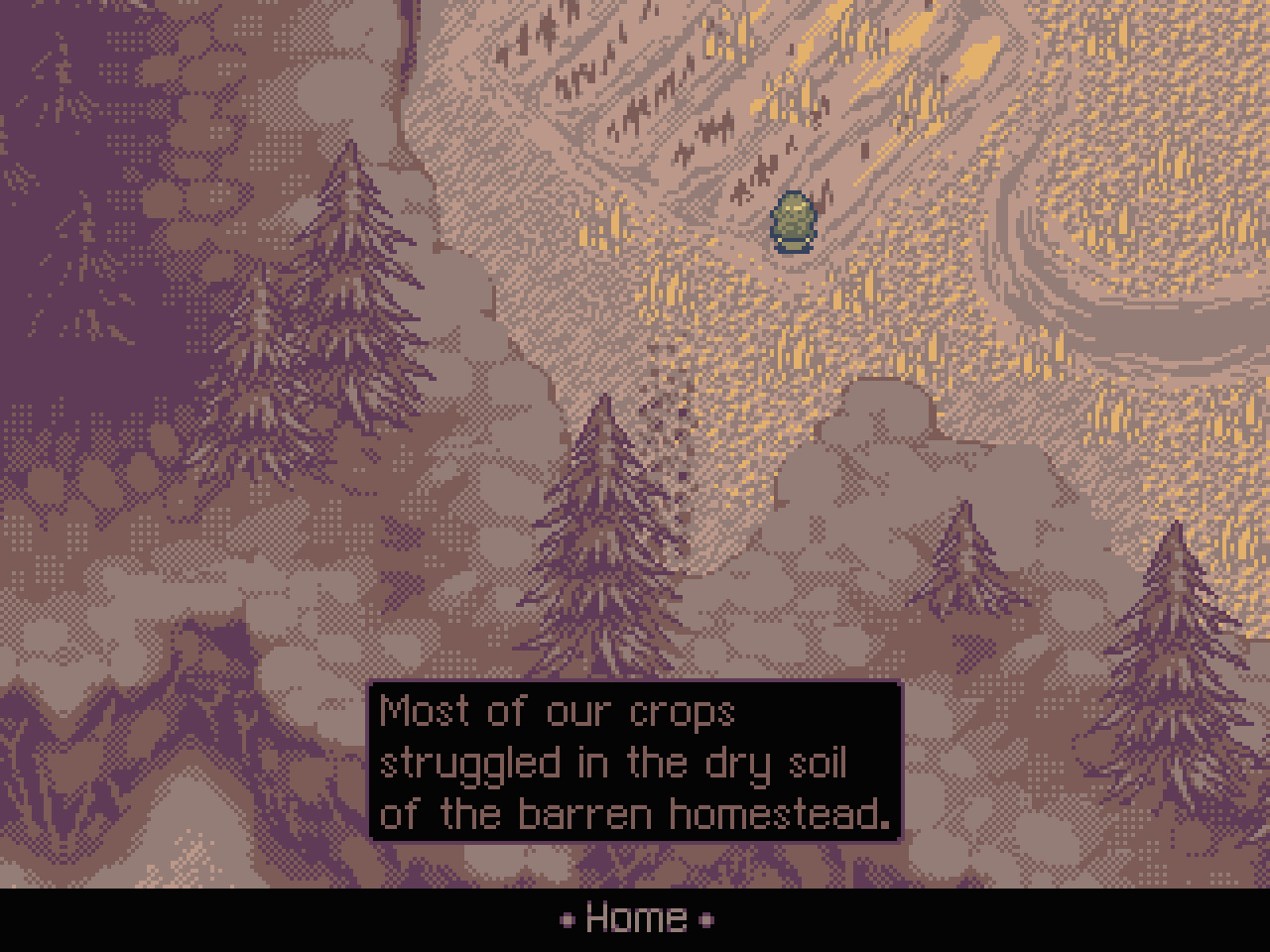Click the right bullet beside Home
The height and width of the screenshot is (952, 1270).
[706, 920]
